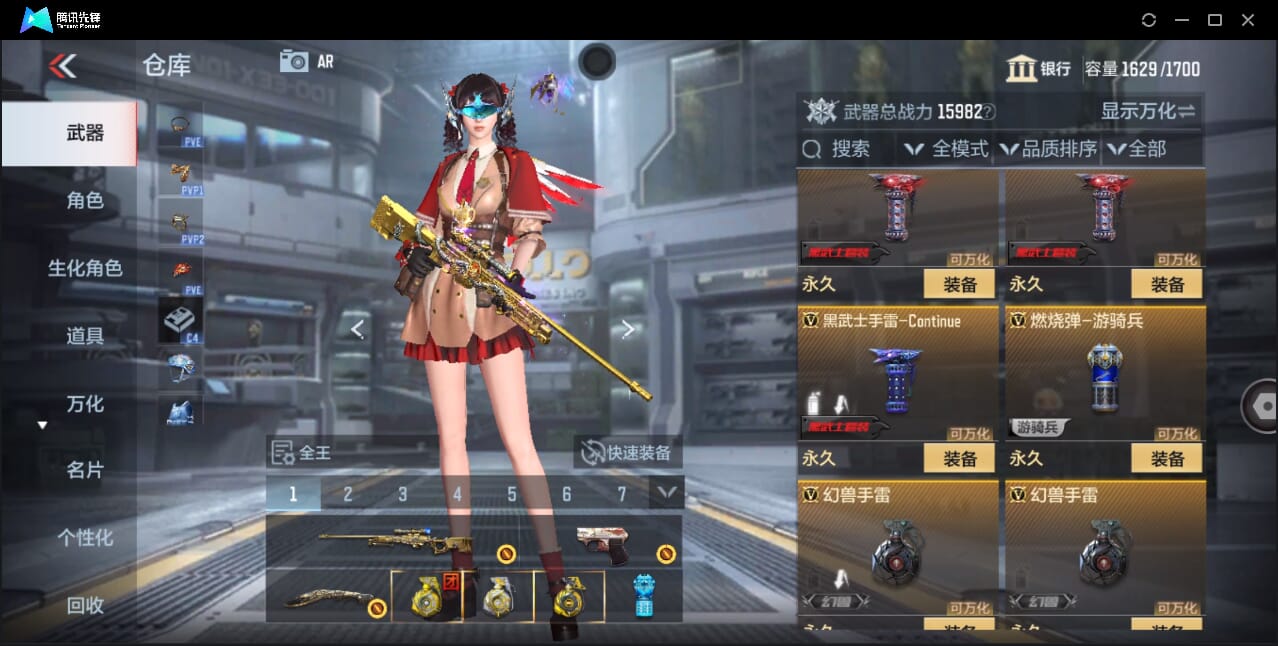This screenshot has width=1278, height=646.
Task: Equip the 黑武士手雷-Continue grenade
Action: click(958, 459)
